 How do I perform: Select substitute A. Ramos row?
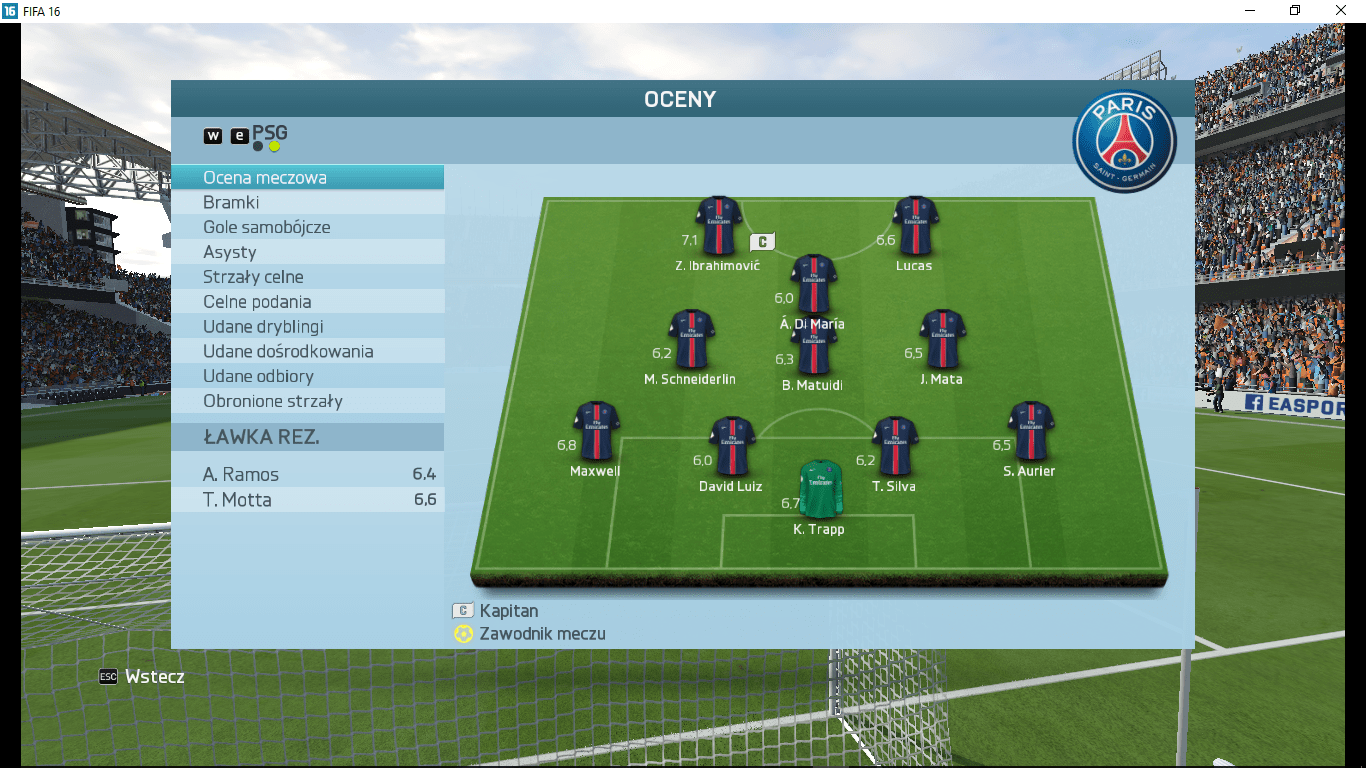click(307, 475)
